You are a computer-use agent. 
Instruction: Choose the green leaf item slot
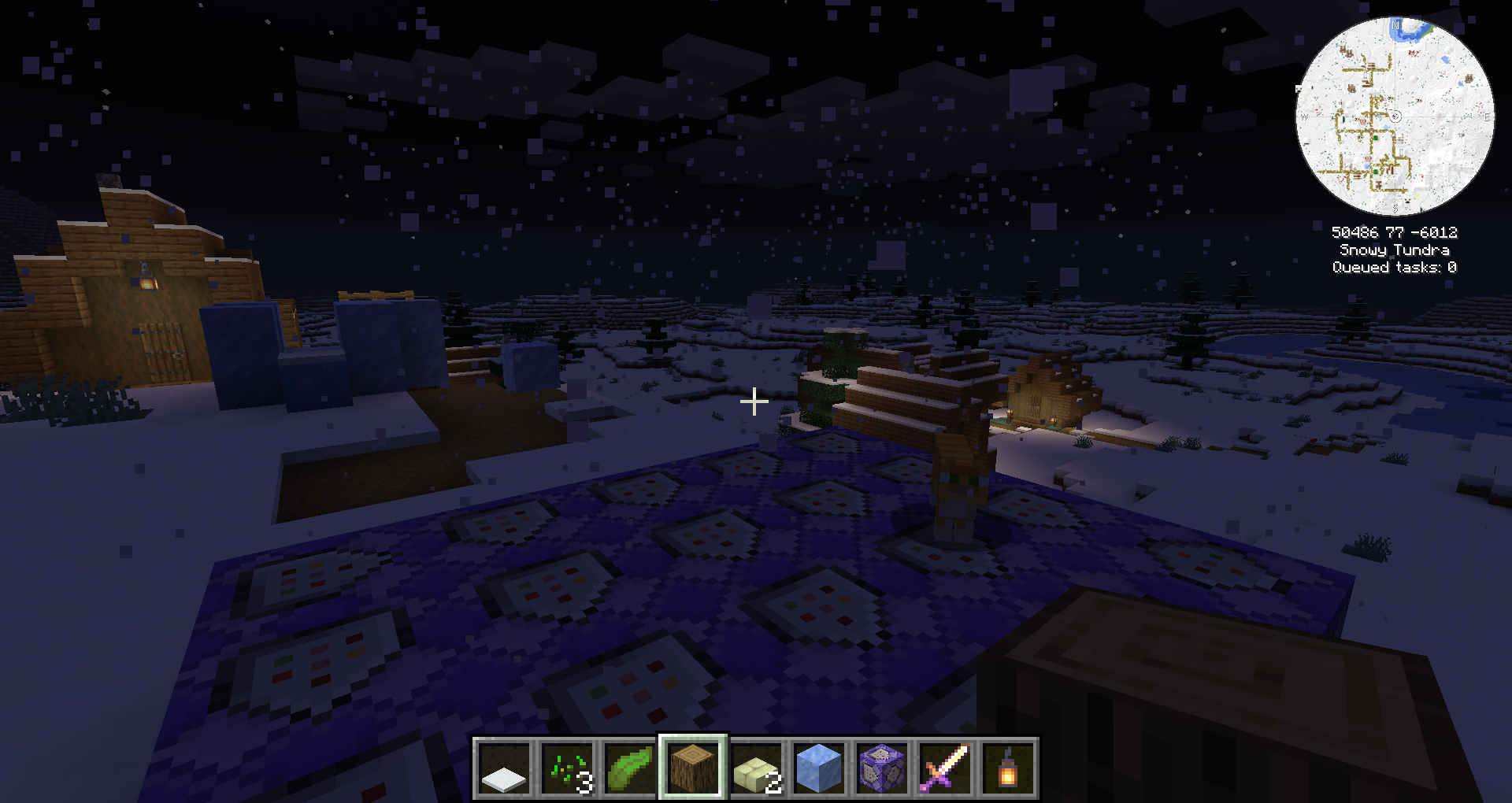(x=630, y=768)
